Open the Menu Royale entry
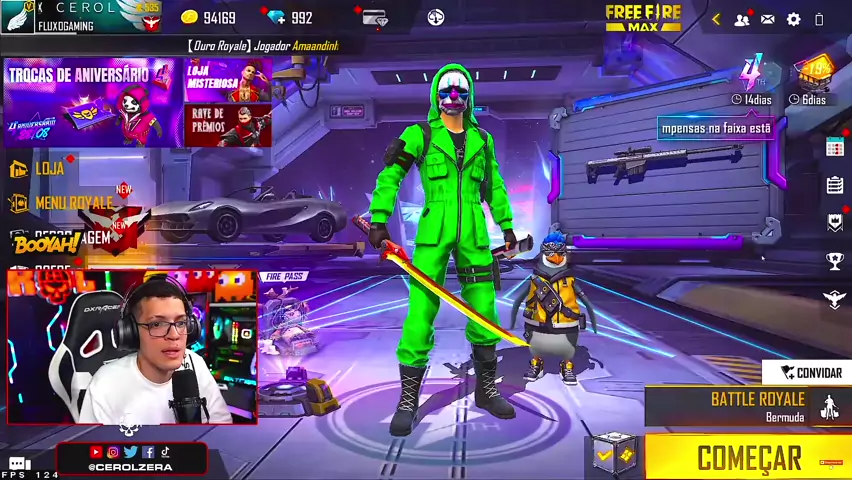Image resolution: width=852 pixels, height=480 pixels. click(x=73, y=203)
